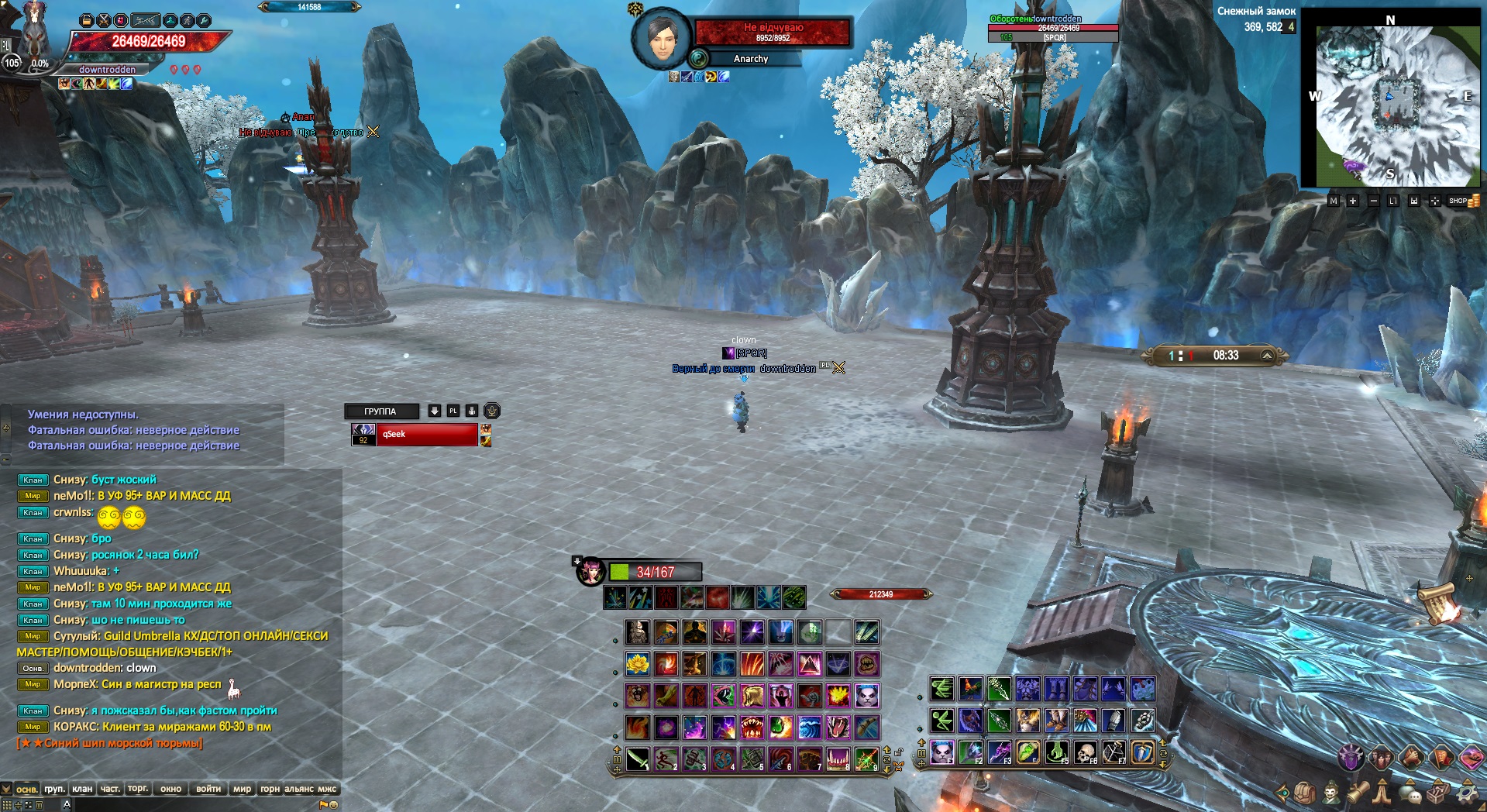The height and width of the screenshot is (812, 1487).
Task: Select party member qSeek in group panel
Action: [426, 435]
